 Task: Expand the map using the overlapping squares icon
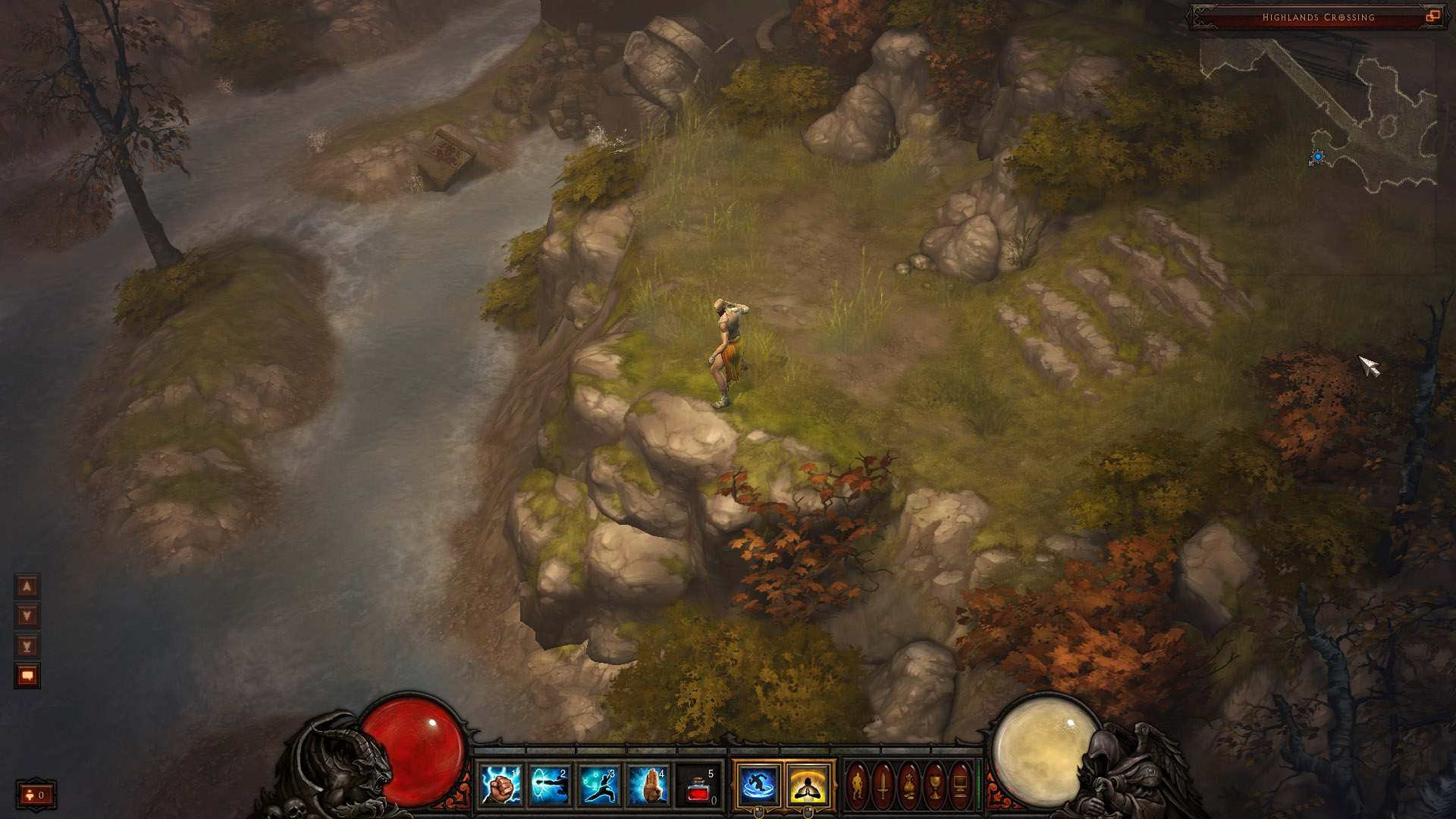pyautogui.click(x=1432, y=17)
